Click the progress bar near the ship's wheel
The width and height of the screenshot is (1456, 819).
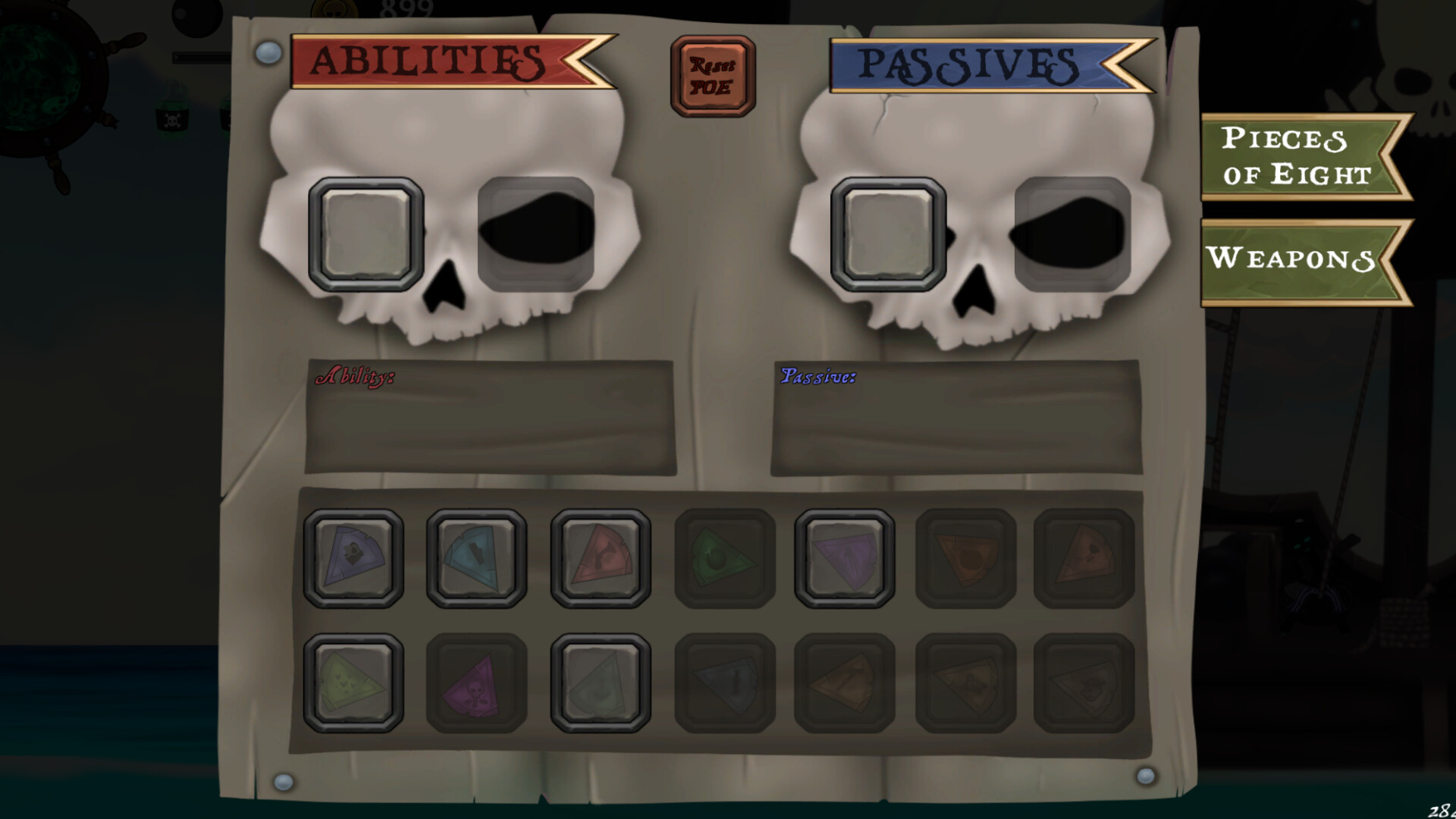(201, 55)
